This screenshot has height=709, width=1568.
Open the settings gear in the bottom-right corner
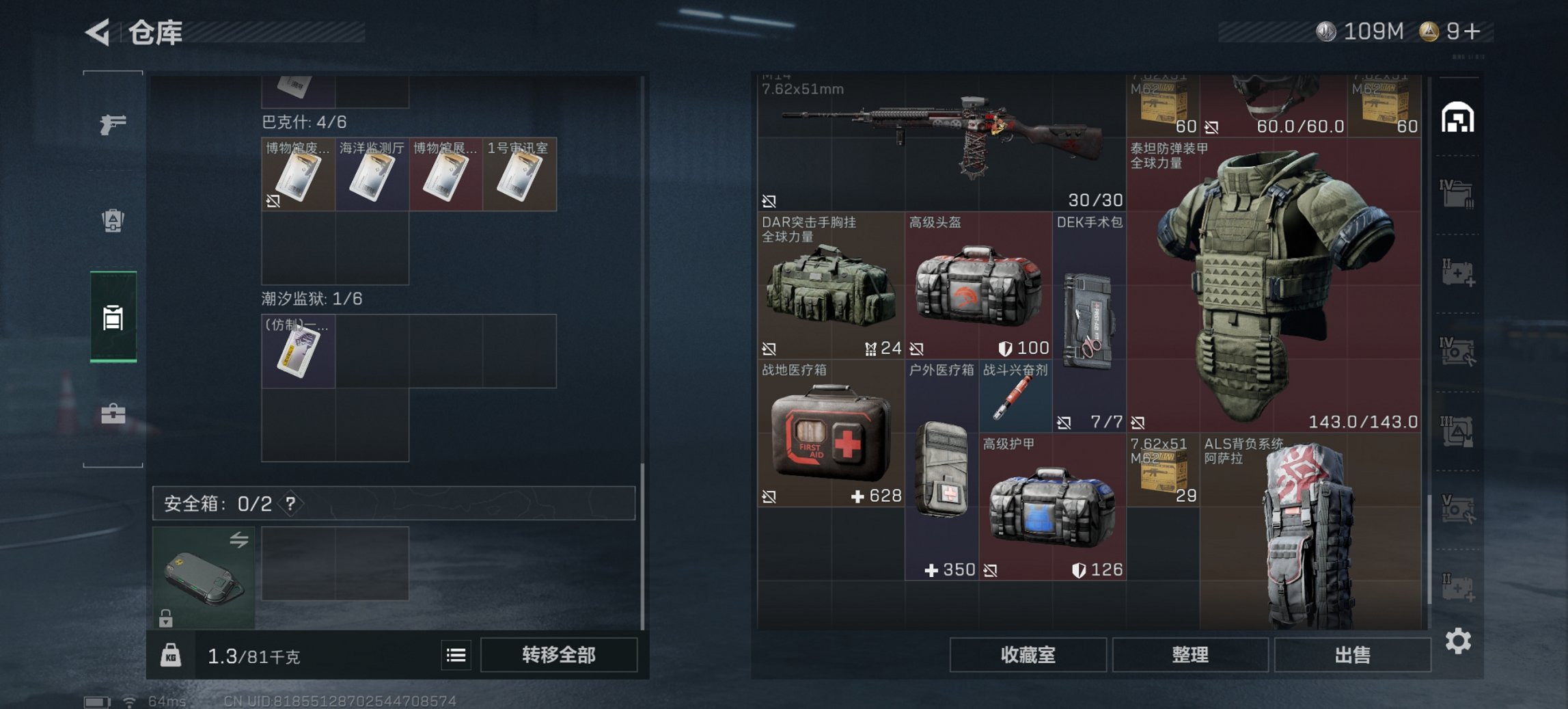(x=1459, y=643)
